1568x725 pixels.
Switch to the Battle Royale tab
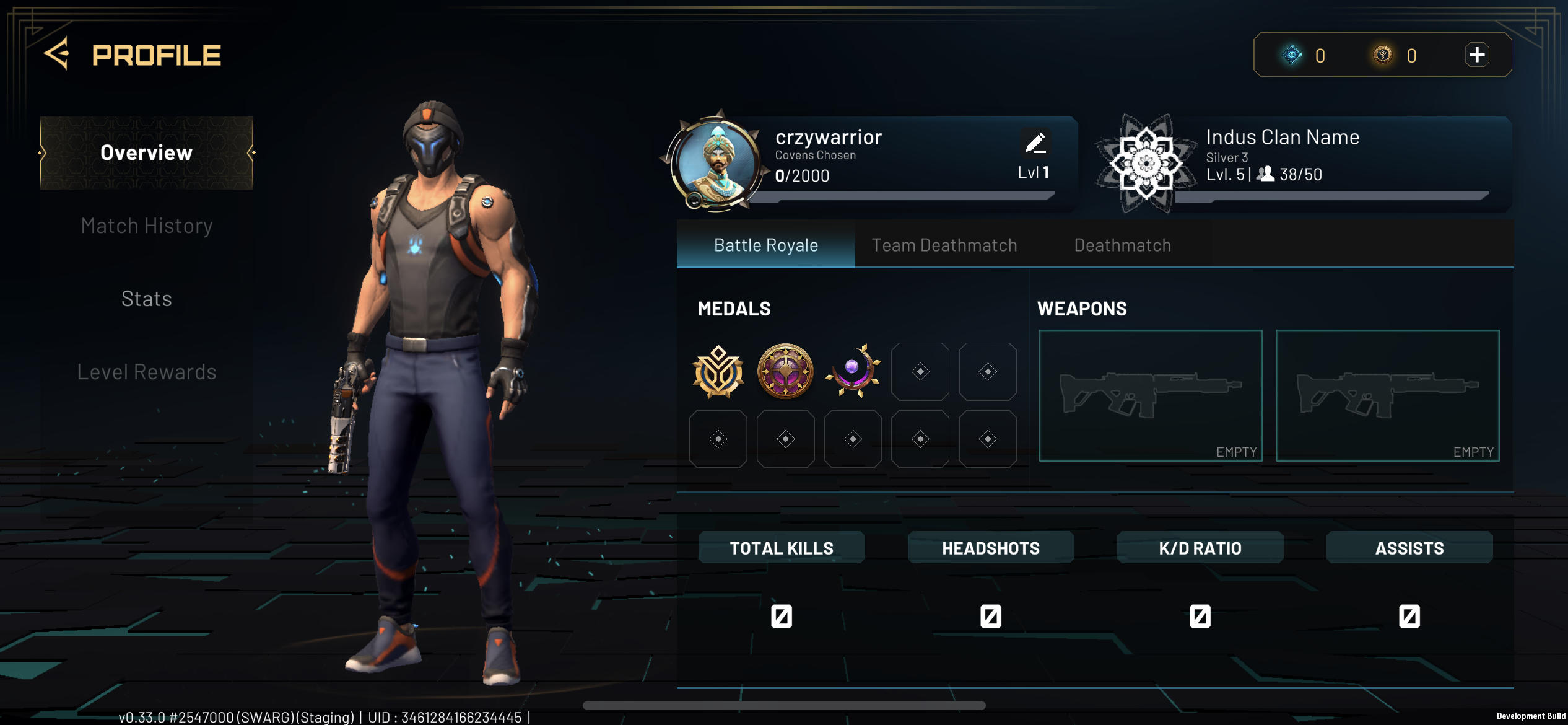click(766, 245)
